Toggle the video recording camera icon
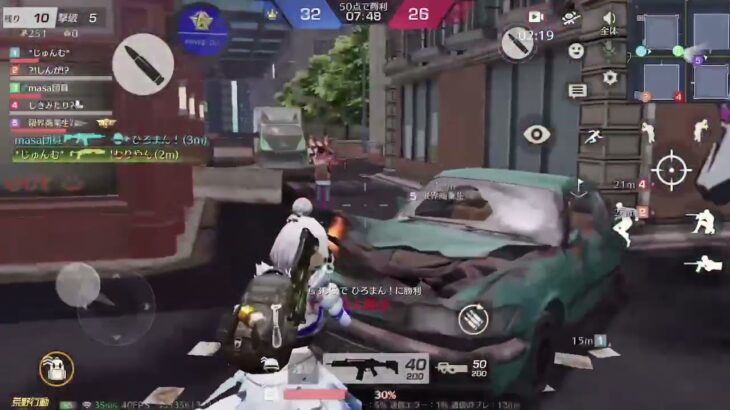The width and height of the screenshot is (730, 410). 536,17
